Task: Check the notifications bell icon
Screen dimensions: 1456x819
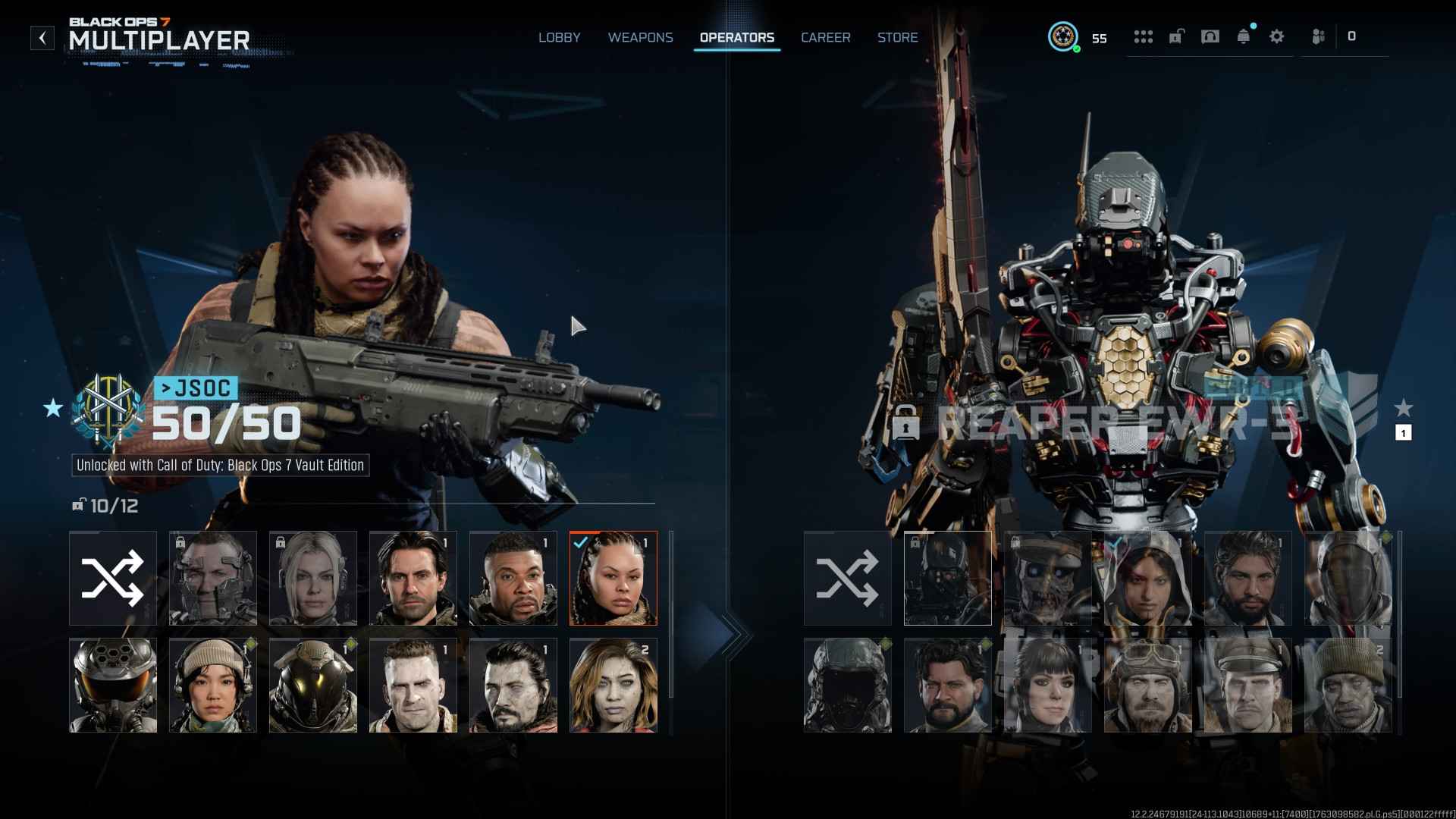Action: coord(1243,36)
